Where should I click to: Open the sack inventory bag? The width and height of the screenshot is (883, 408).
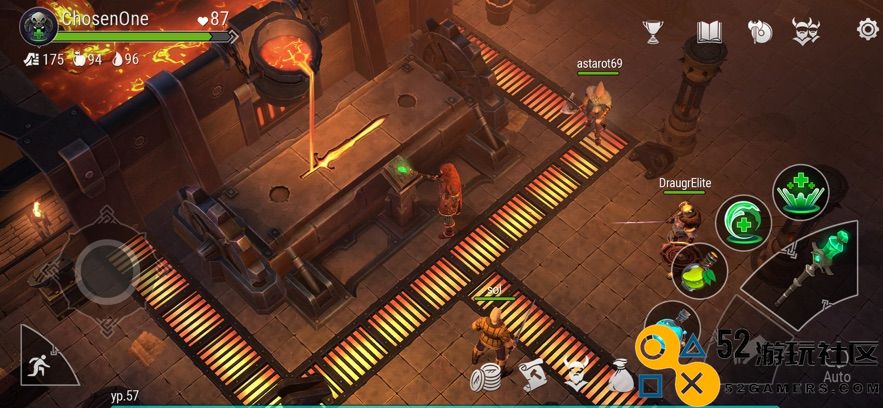click(620, 378)
